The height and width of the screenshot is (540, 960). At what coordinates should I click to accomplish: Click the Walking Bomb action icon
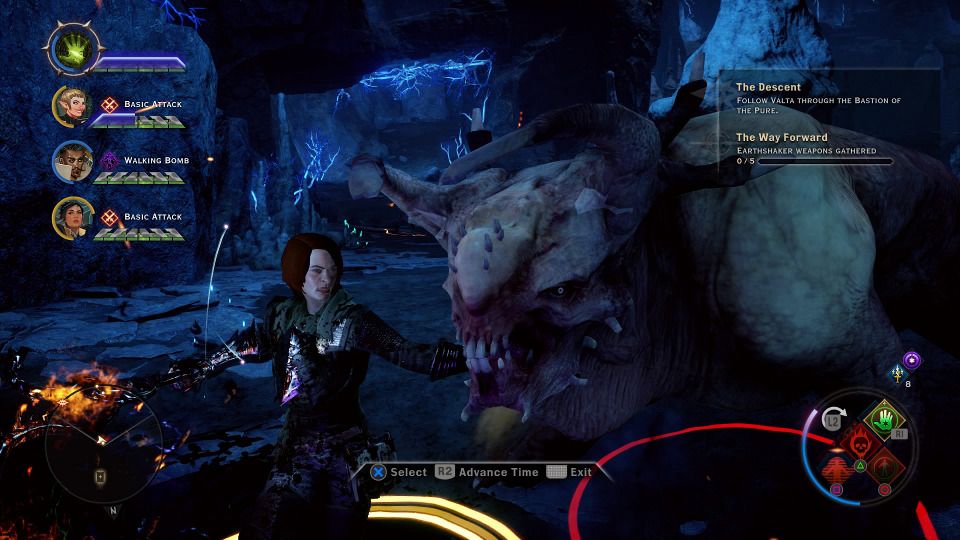point(109,160)
